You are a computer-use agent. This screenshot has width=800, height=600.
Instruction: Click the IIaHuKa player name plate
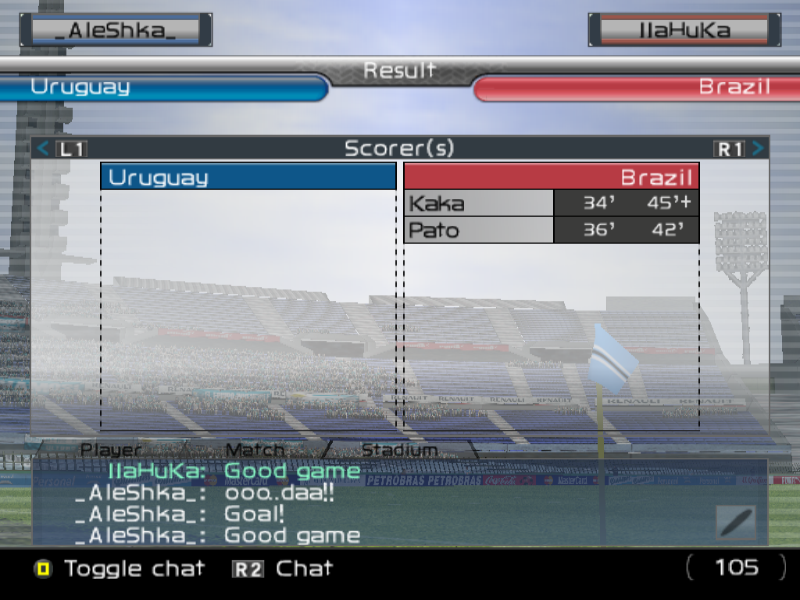point(684,30)
